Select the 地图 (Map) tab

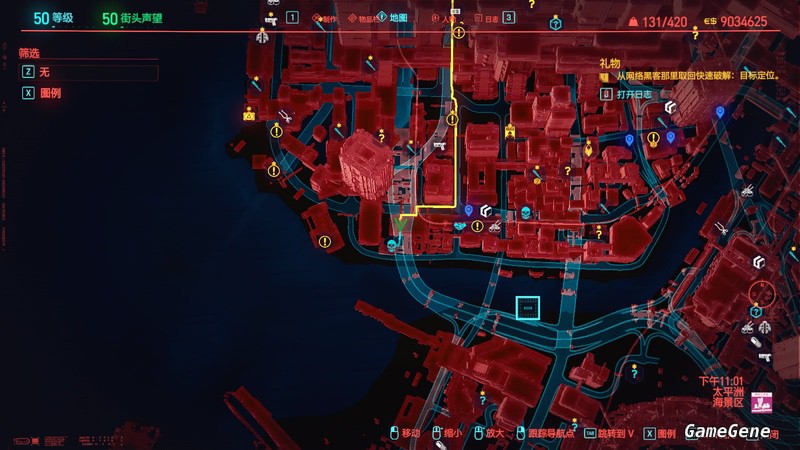click(x=398, y=18)
